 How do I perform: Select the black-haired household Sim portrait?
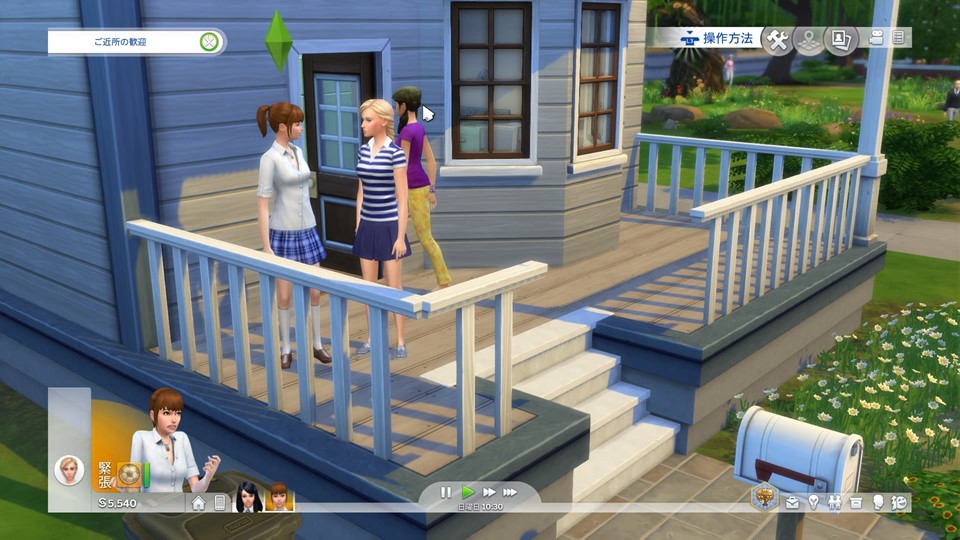click(249, 497)
